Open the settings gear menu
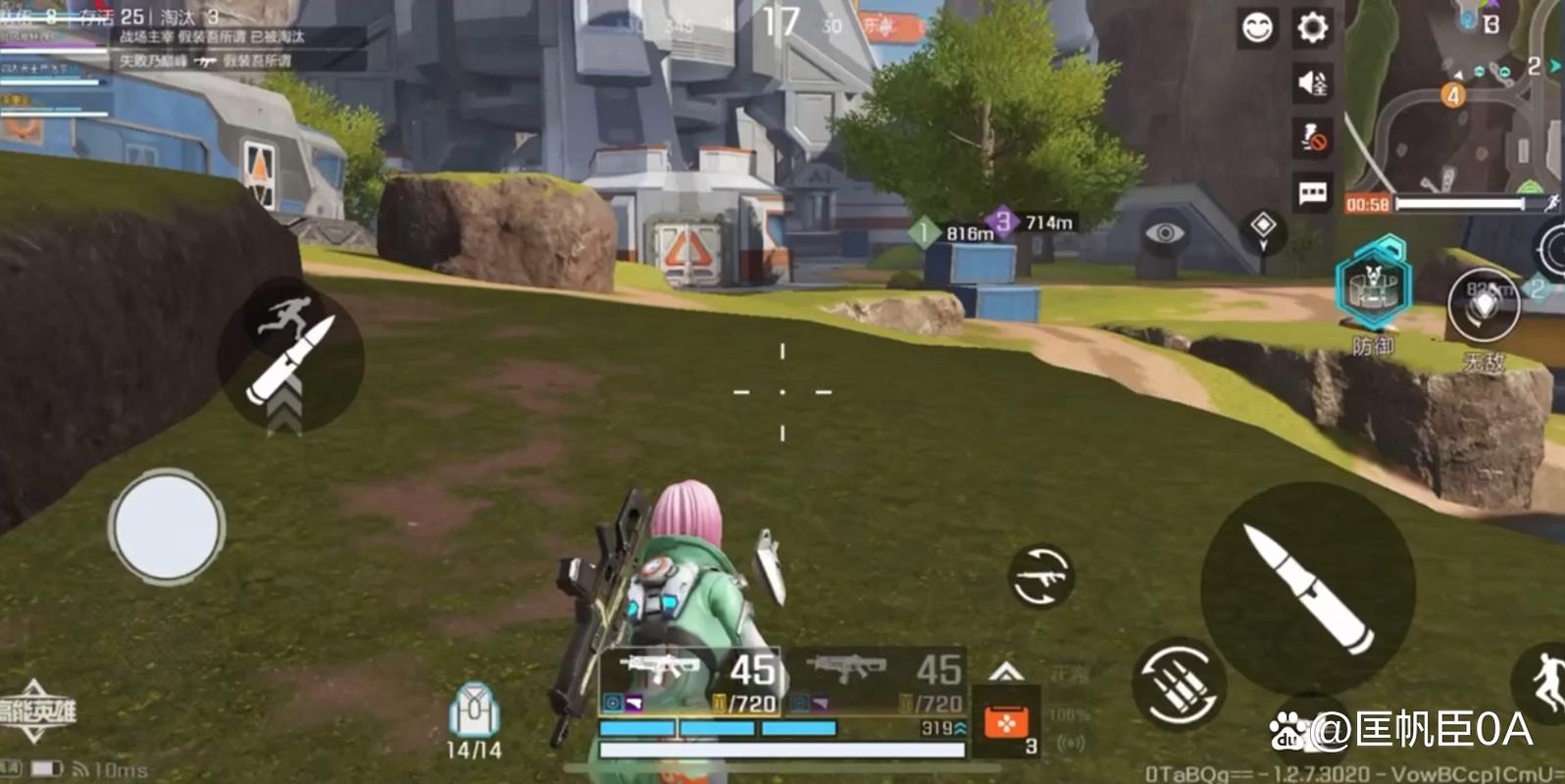The image size is (1565, 784). pos(1312,27)
